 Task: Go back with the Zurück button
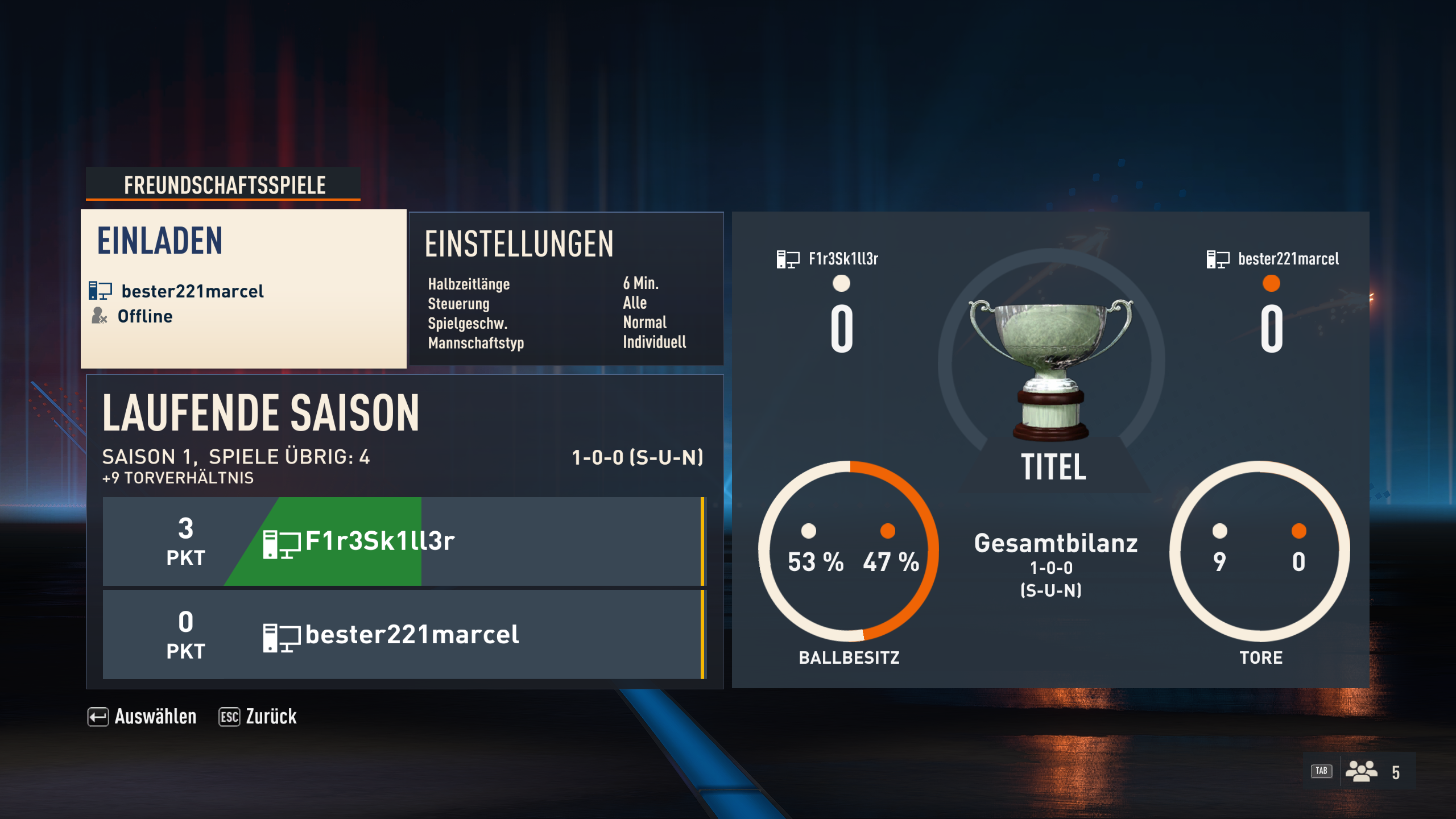click(258, 717)
